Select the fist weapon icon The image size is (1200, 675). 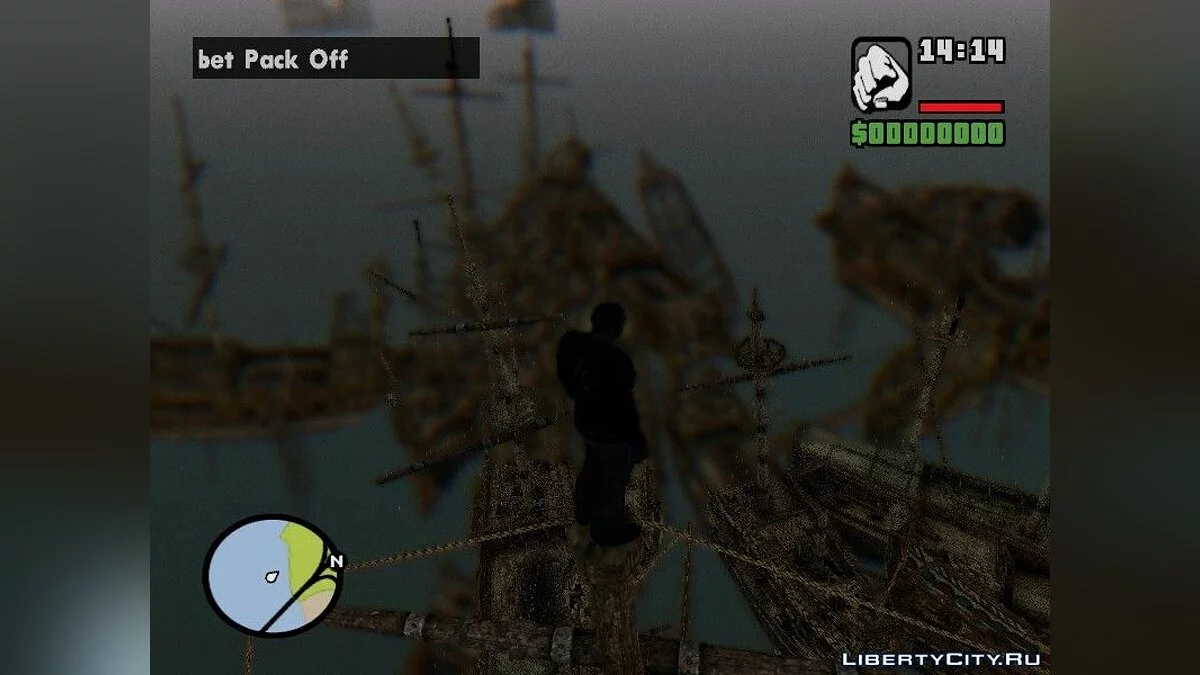[880, 74]
